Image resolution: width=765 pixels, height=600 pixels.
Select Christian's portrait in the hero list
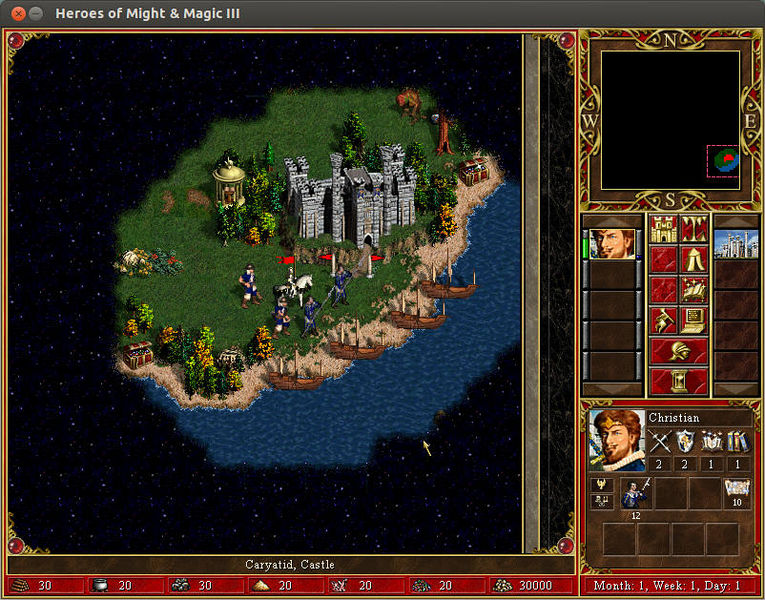[611, 245]
